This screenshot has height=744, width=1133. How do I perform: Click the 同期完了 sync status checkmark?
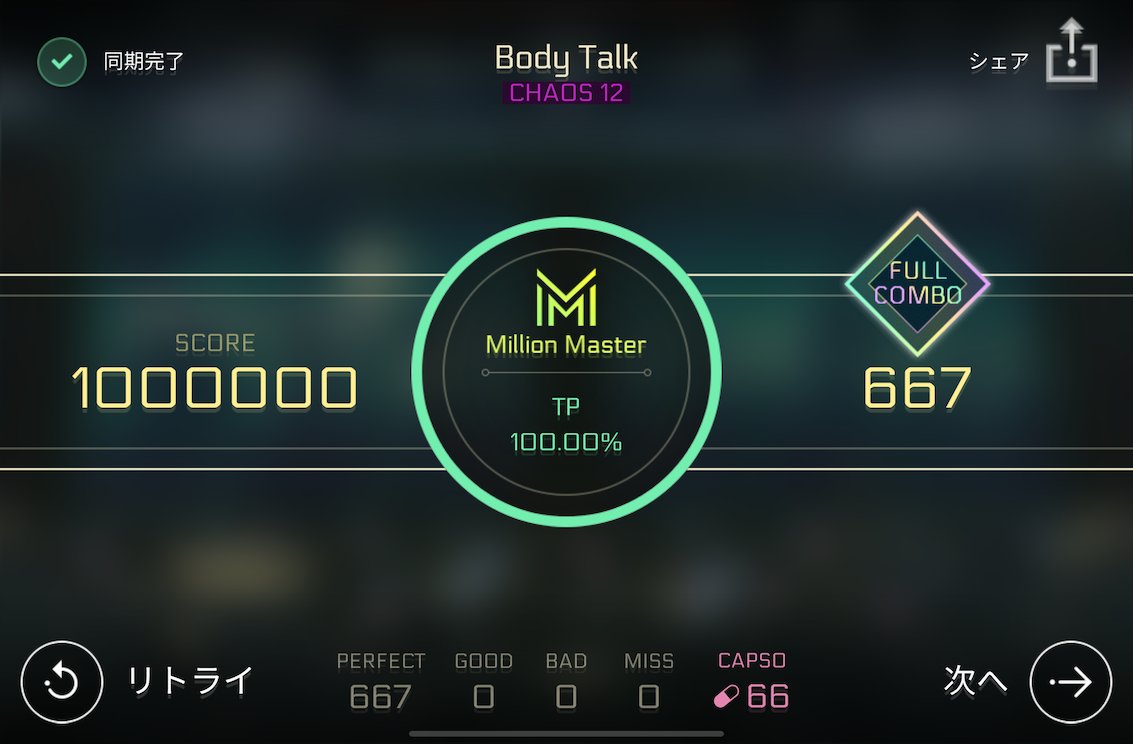[x=62, y=62]
